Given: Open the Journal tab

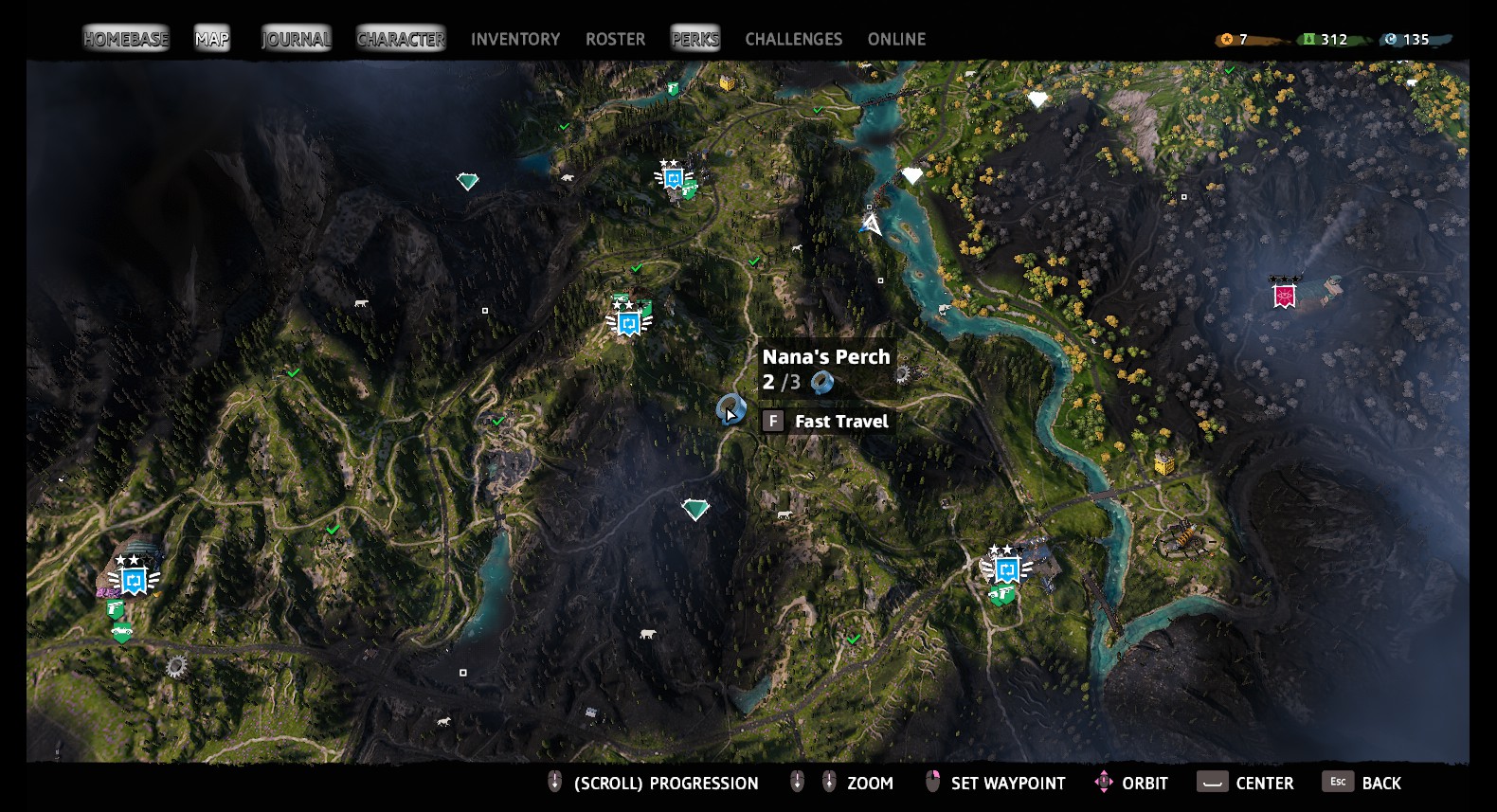Looking at the screenshot, I should [296, 39].
